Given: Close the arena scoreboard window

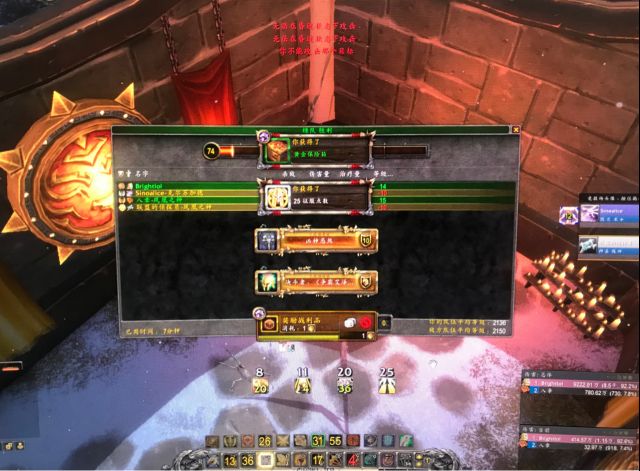Looking at the screenshot, I should coord(515,129).
